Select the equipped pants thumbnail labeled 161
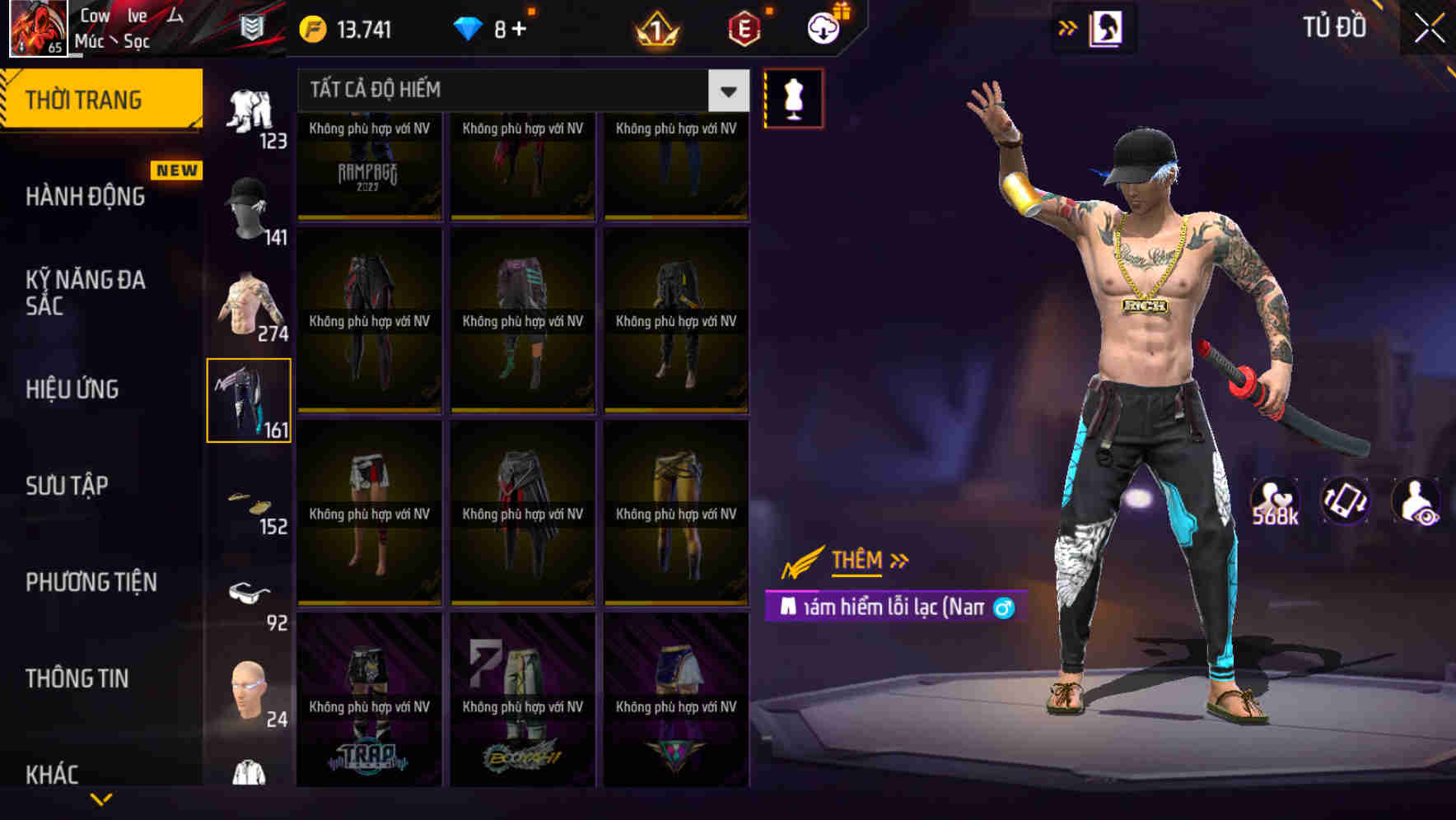This screenshot has width=1456, height=820. [250, 399]
